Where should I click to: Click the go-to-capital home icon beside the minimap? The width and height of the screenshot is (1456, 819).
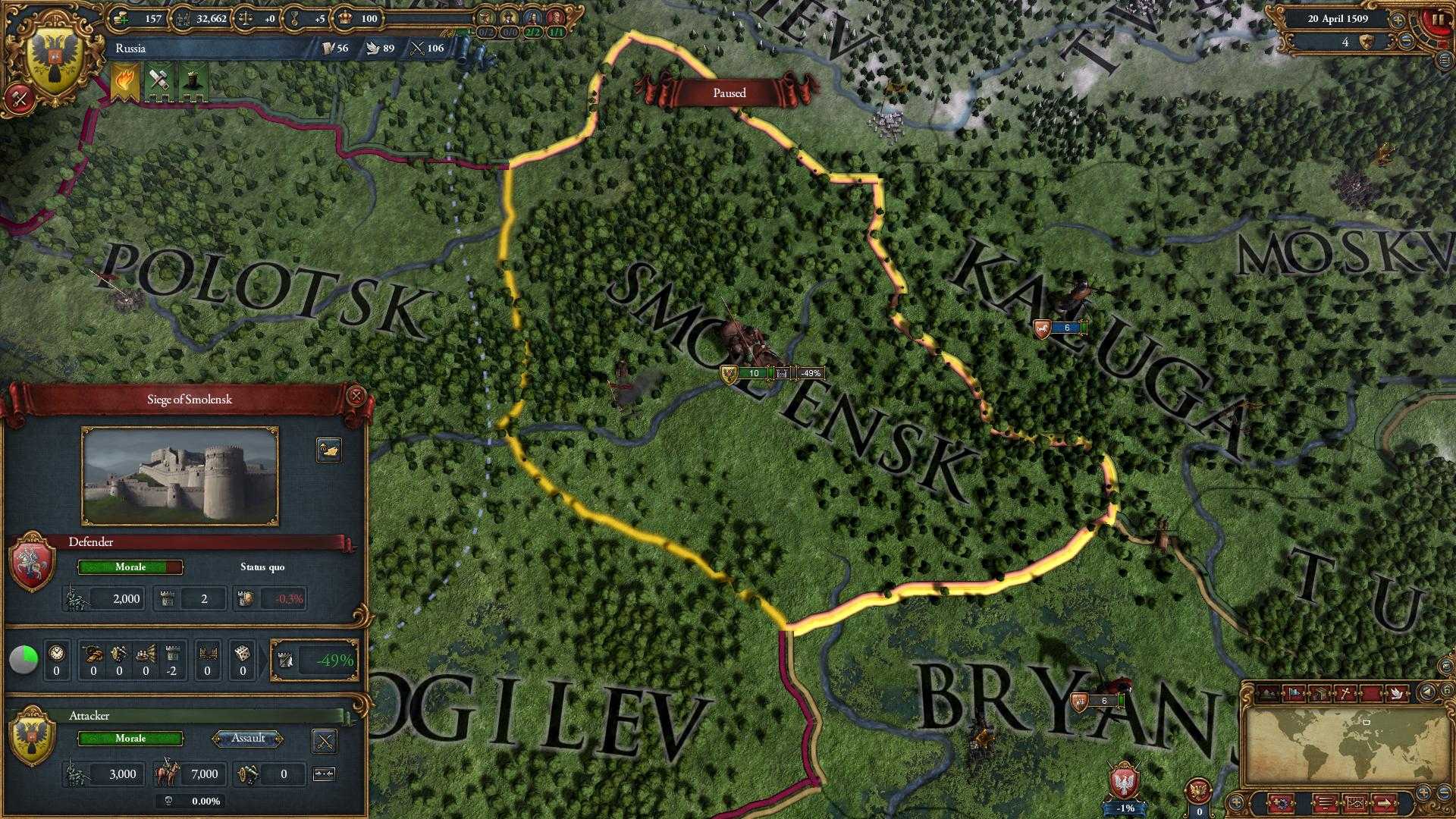pyautogui.click(x=1447, y=690)
